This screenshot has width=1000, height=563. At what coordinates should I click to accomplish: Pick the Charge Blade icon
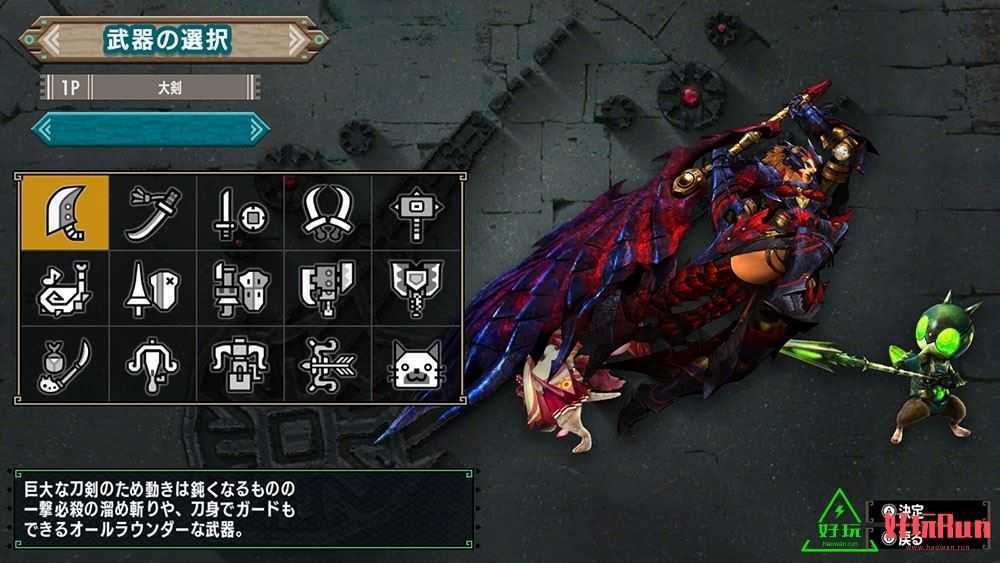(x=412, y=287)
